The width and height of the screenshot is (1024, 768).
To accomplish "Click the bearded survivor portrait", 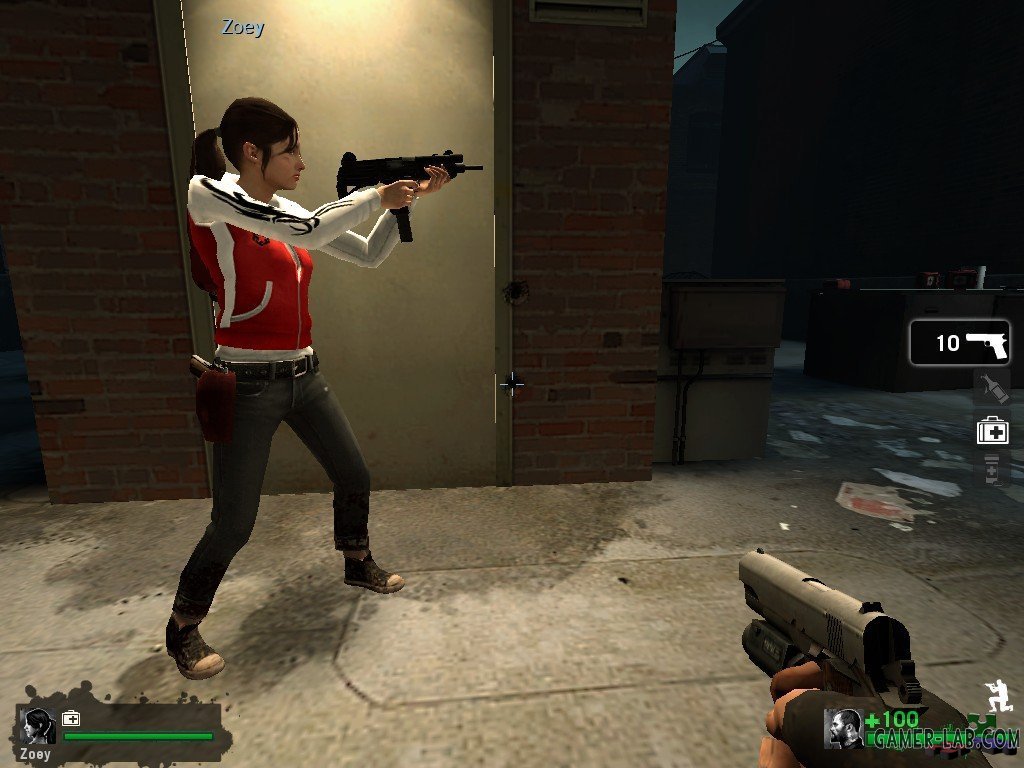I will click(x=843, y=728).
